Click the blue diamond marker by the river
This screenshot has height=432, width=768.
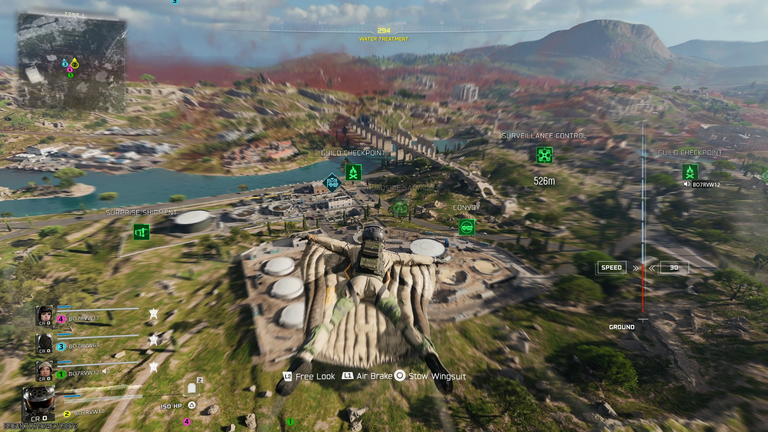click(332, 182)
